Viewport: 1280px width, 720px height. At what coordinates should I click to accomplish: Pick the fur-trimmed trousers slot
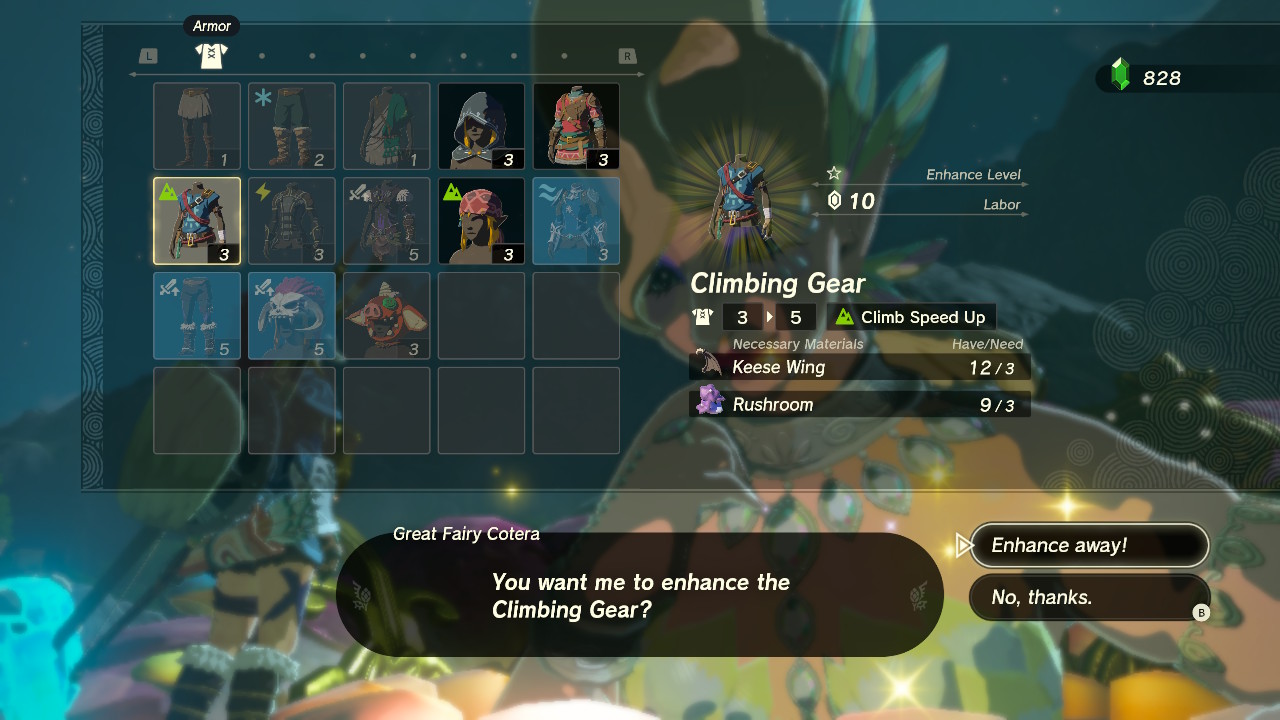(x=197, y=315)
